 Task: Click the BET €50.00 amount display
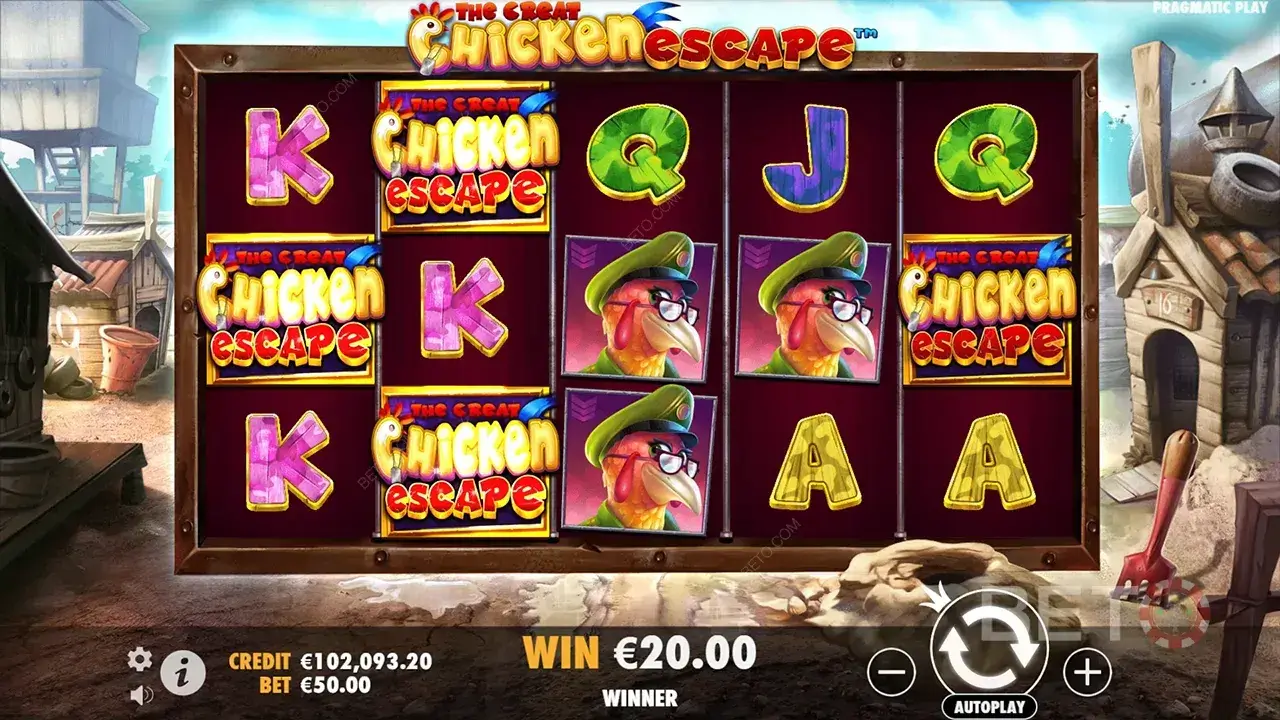(x=313, y=685)
